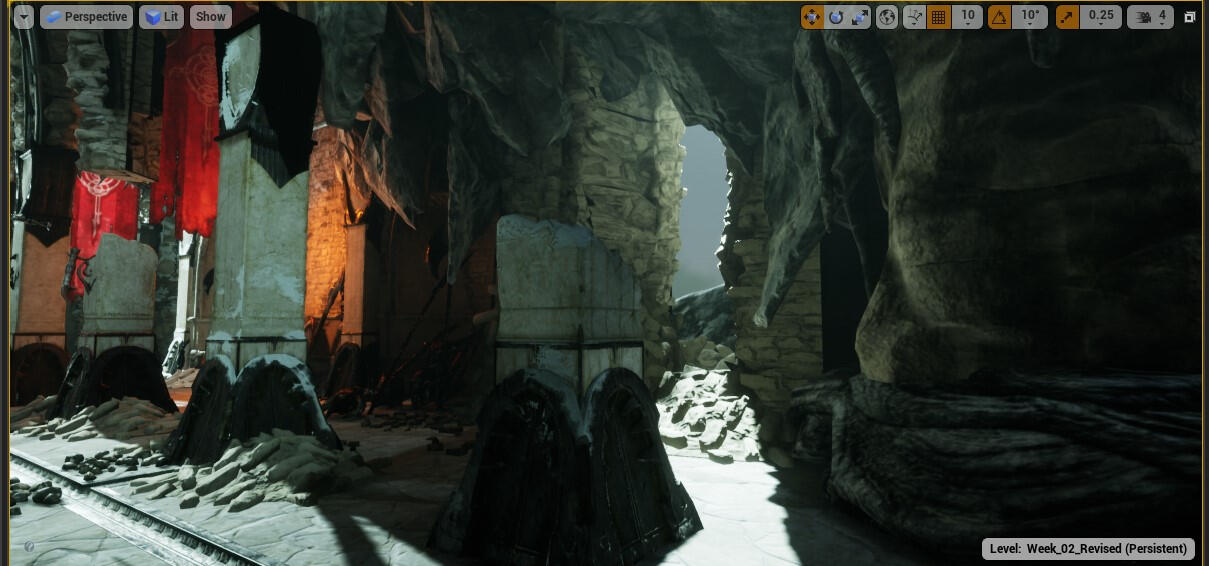This screenshot has height=566, width=1209.
Task: Adjust camera speed setting 4
Action: 1150,17
